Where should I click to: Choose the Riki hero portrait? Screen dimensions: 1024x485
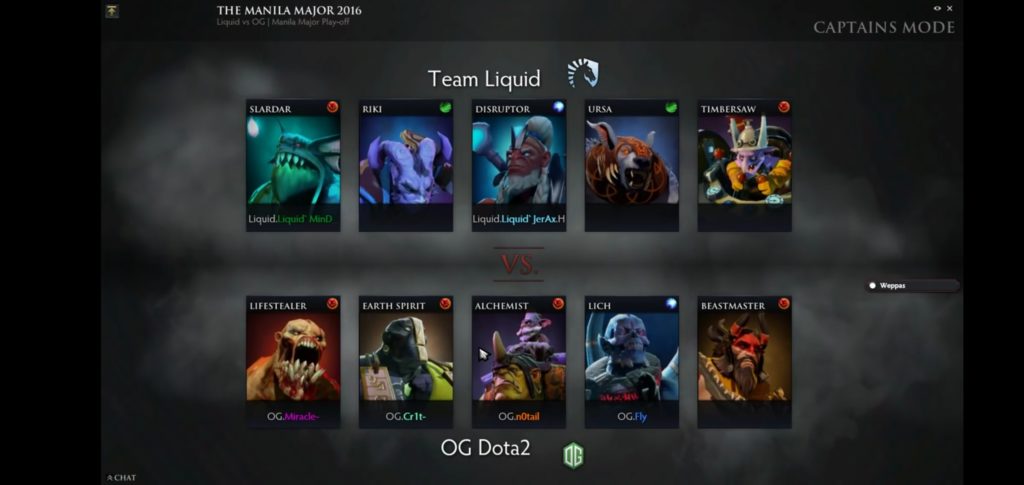pyautogui.click(x=406, y=161)
